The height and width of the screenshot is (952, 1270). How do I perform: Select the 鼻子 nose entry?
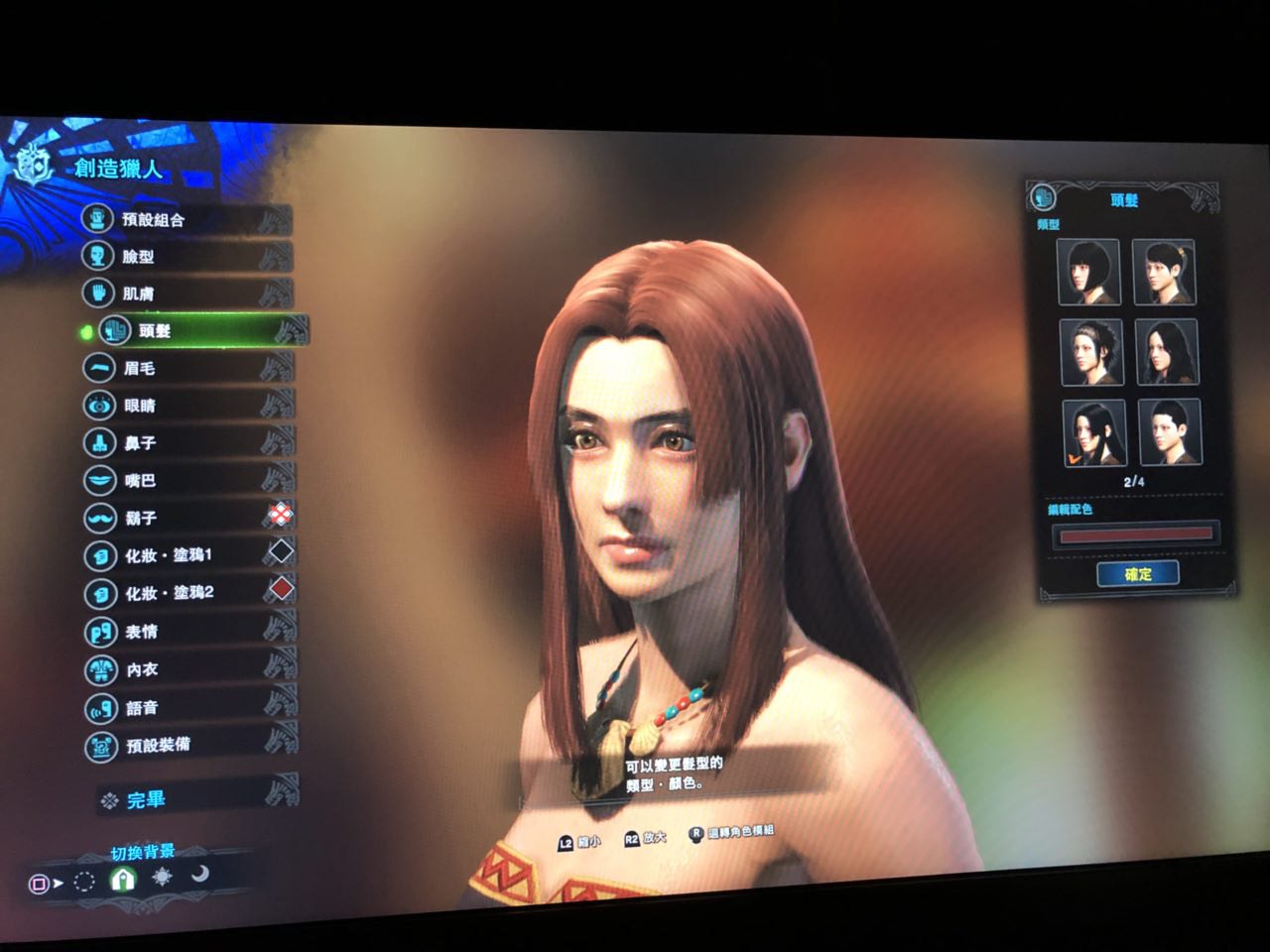click(x=140, y=443)
